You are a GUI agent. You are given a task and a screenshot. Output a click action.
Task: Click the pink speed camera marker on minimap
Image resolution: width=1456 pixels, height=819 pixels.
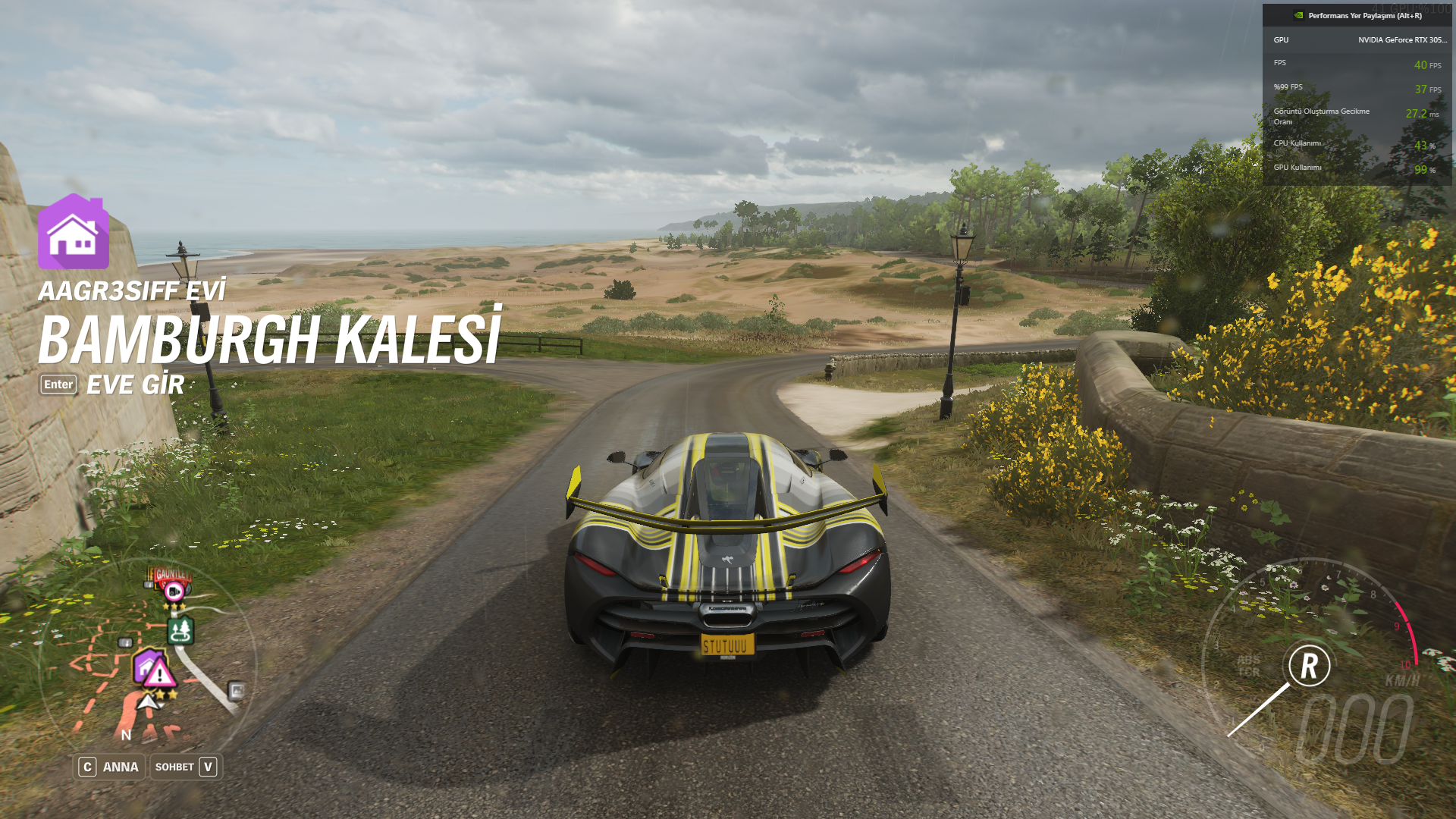pos(174,591)
